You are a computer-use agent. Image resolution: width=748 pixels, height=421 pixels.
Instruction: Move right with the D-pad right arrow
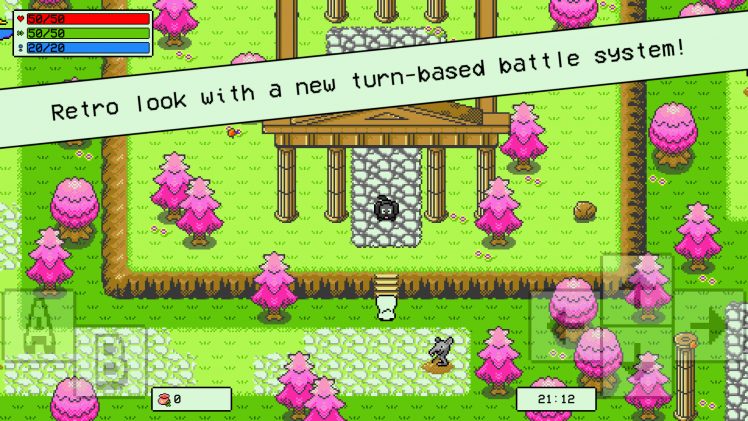[709, 325]
